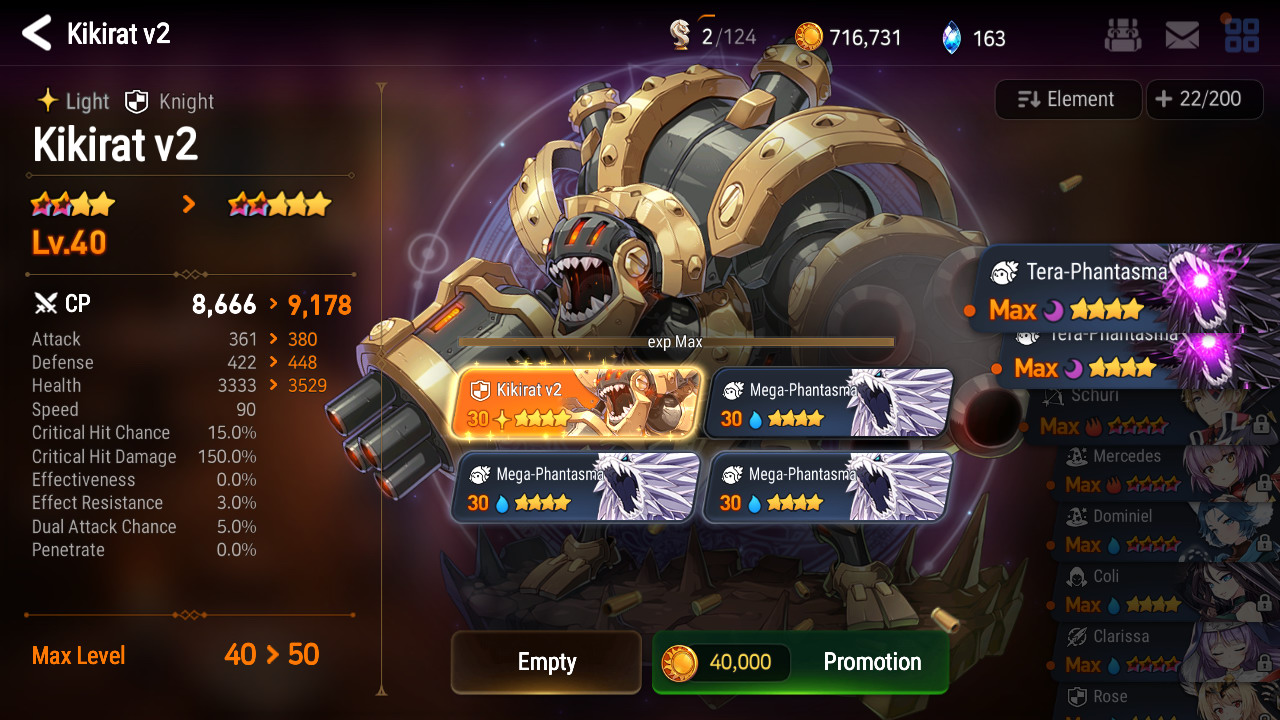
Task: Select the orange Kikirat v2 material card
Action: (x=580, y=402)
